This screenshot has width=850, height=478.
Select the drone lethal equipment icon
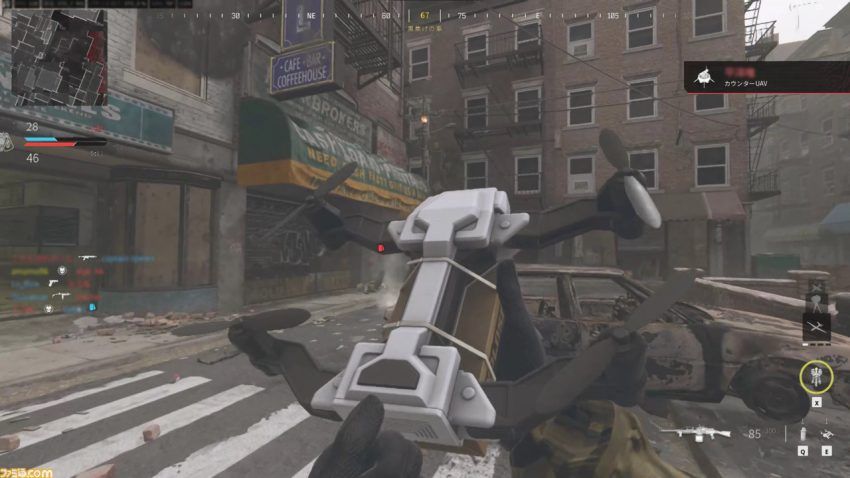827,434
